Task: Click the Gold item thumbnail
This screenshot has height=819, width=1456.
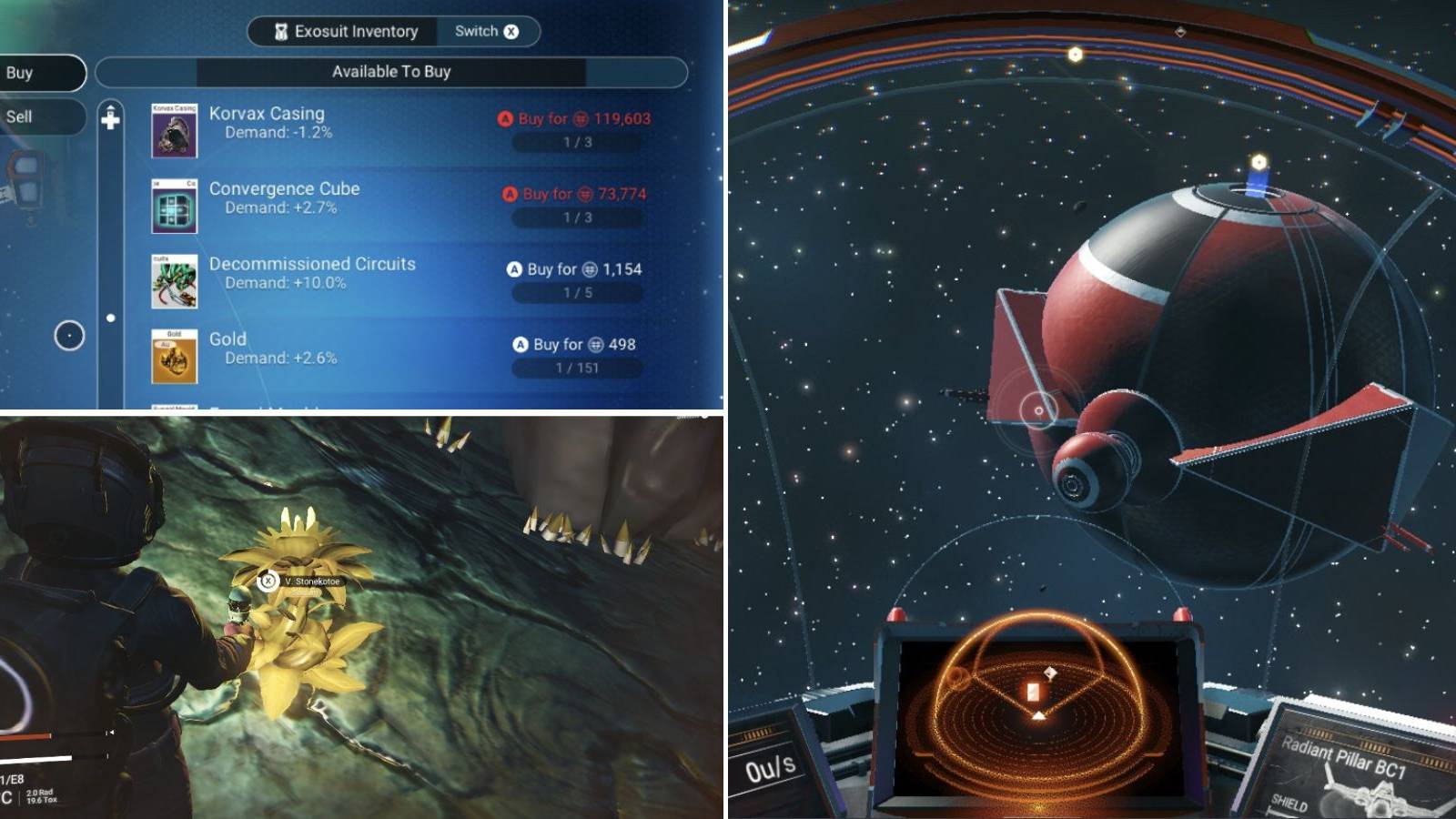Action: point(174,358)
